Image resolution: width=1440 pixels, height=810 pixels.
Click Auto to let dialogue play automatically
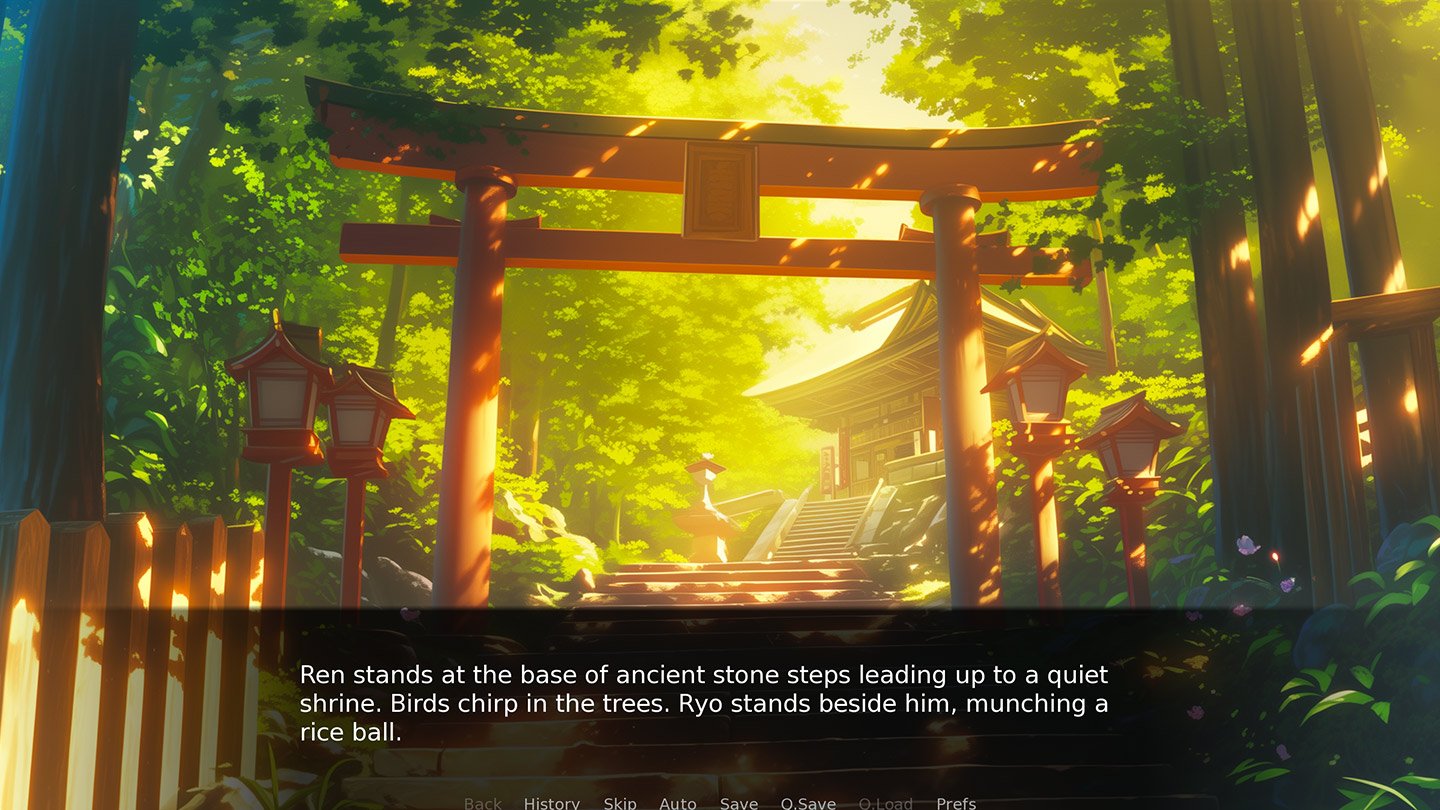[679, 803]
